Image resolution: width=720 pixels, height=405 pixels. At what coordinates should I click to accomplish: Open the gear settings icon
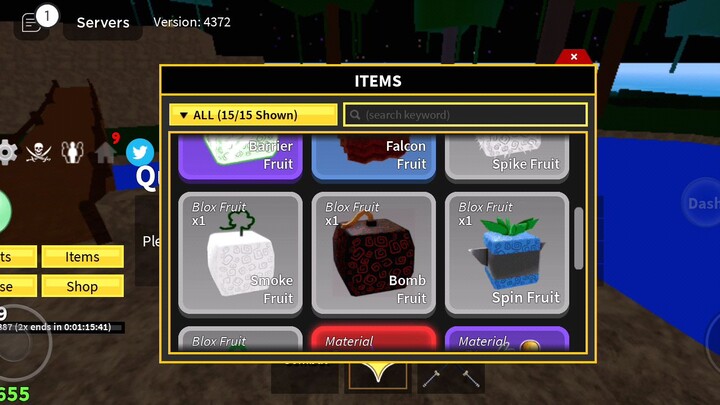coord(7,152)
